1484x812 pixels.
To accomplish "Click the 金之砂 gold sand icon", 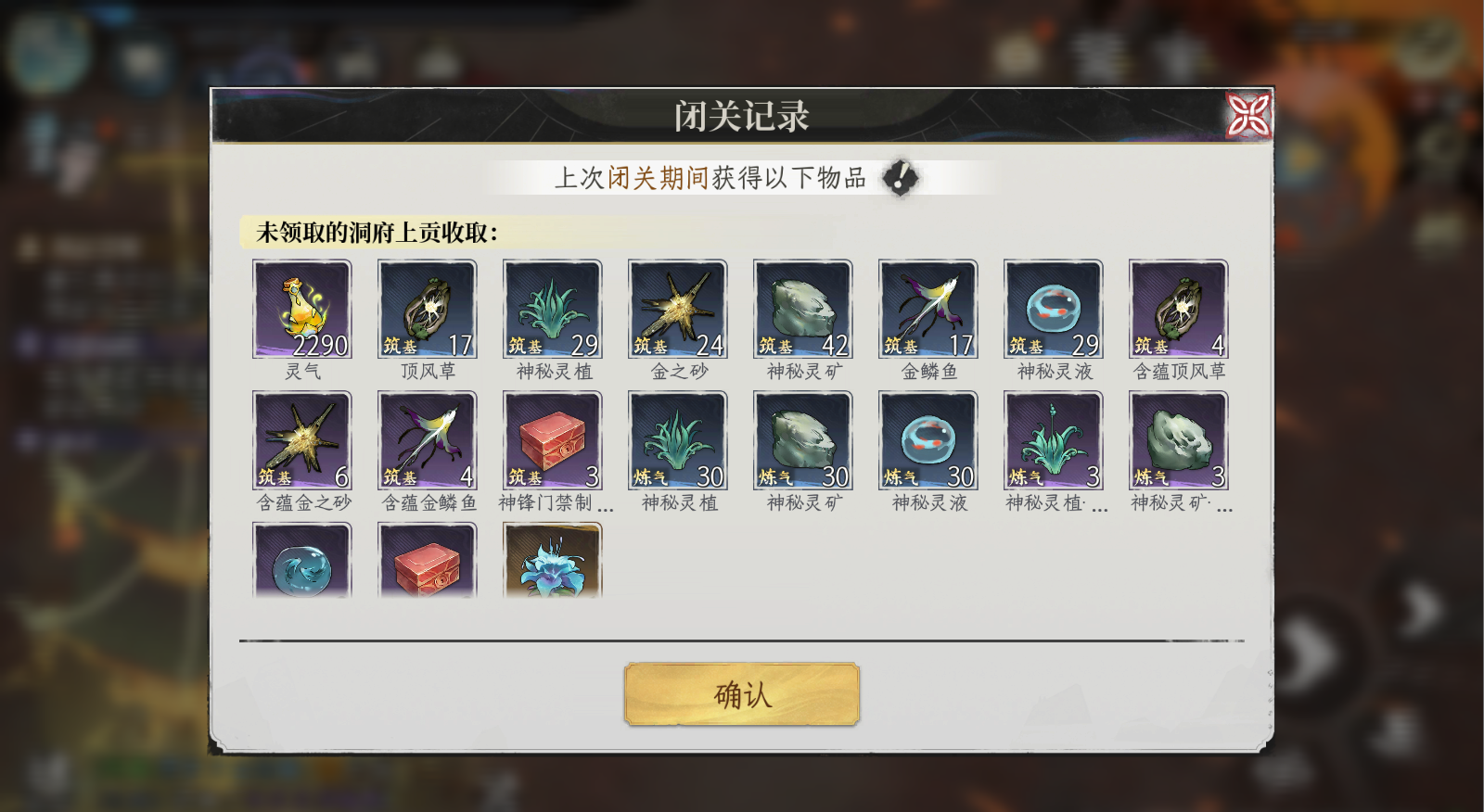I will [677, 307].
